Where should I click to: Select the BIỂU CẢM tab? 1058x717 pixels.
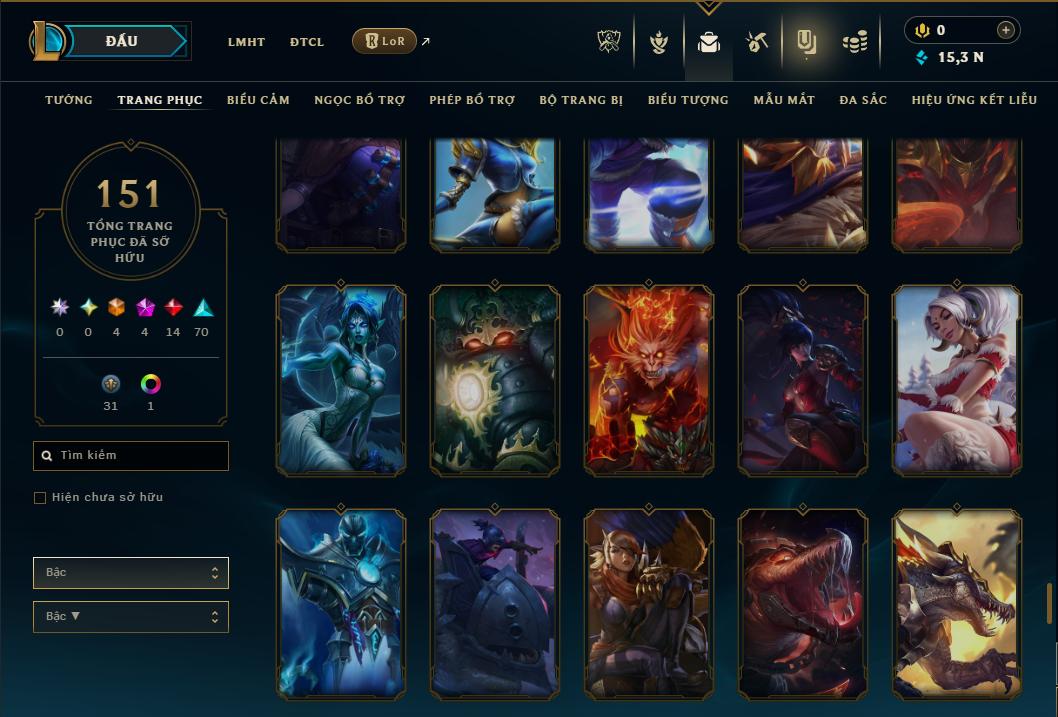coord(258,100)
